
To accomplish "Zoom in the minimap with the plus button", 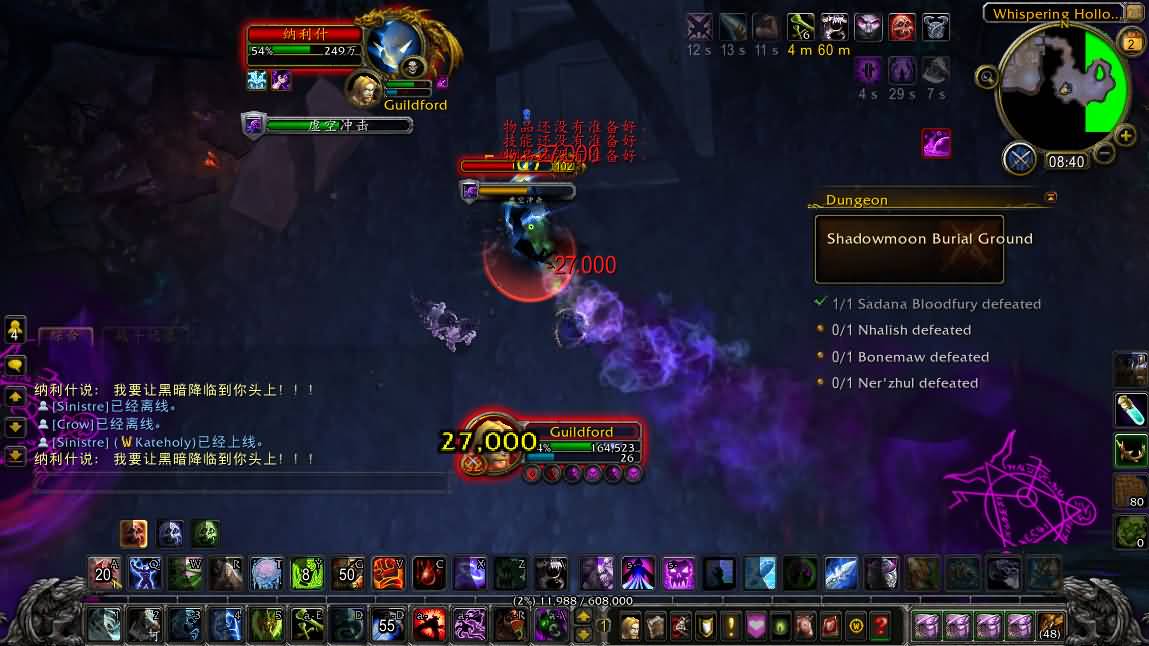I will click(1126, 135).
